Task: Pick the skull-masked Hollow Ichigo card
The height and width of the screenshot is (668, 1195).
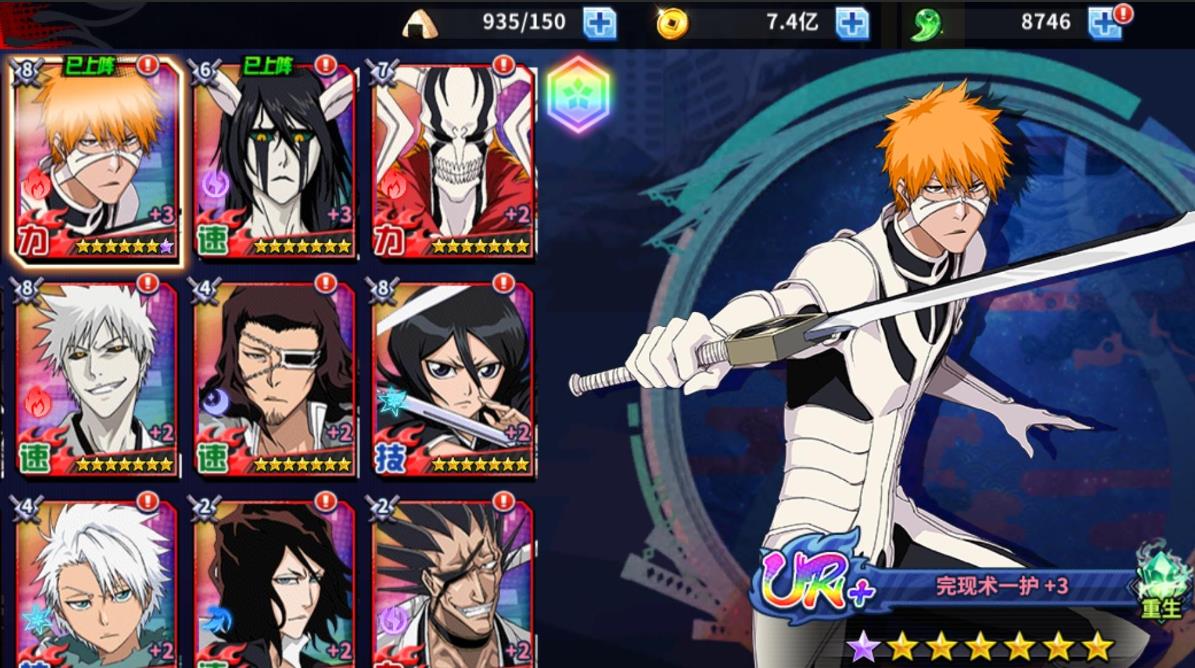Action: point(453,162)
